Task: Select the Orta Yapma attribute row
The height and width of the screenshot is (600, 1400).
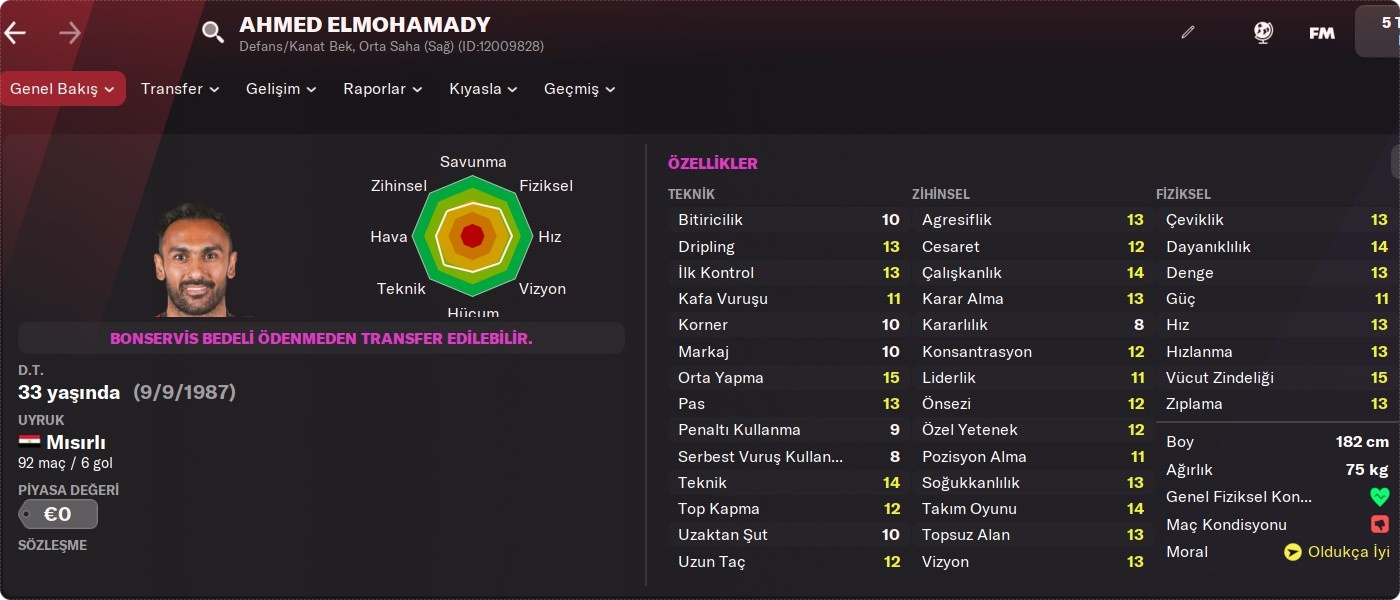Action: coord(788,378)
